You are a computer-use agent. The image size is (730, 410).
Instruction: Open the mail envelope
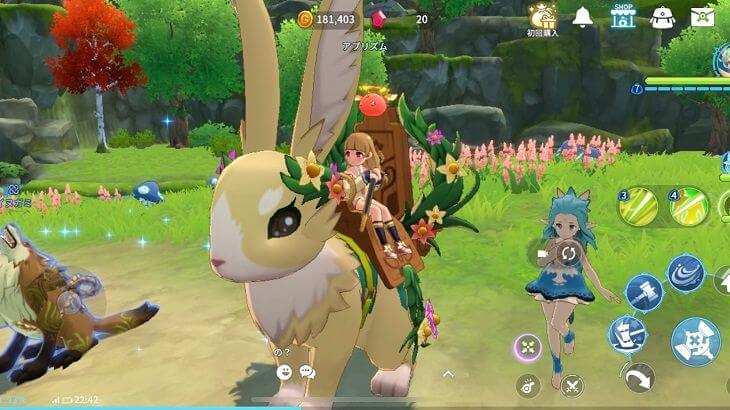click(703, 17)
